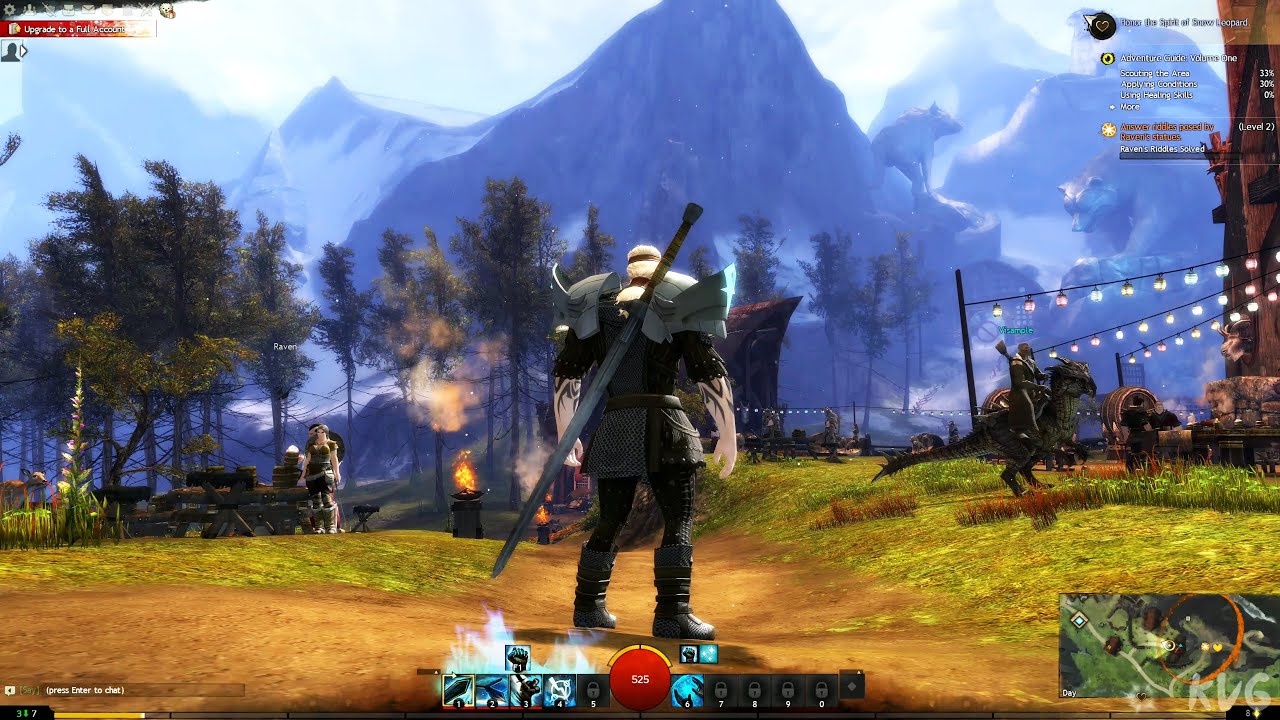
Task: Open the guild shield icon
Action: point(106,10)
